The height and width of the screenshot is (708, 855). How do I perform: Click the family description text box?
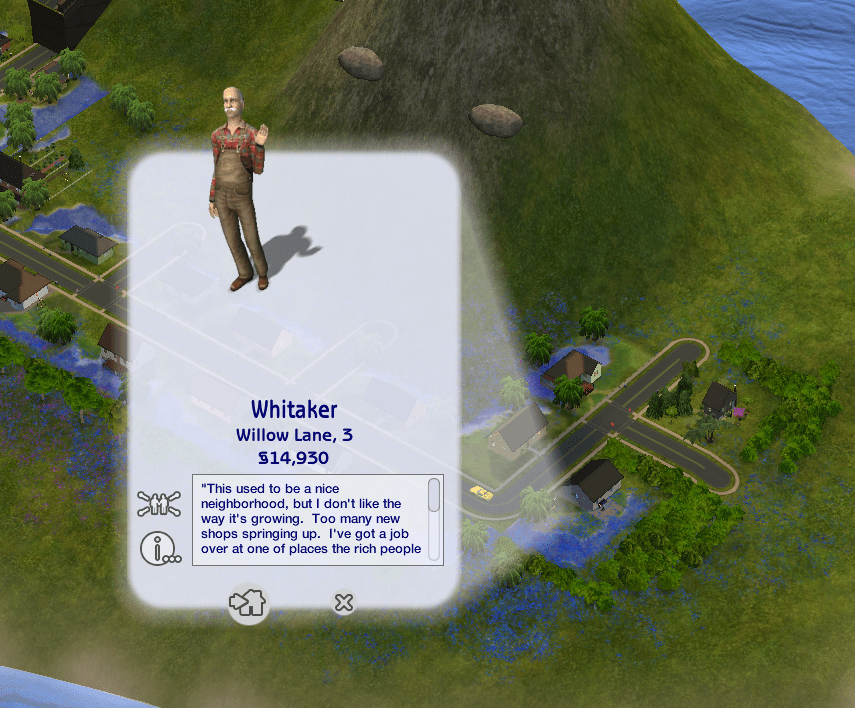click(311, 518)
